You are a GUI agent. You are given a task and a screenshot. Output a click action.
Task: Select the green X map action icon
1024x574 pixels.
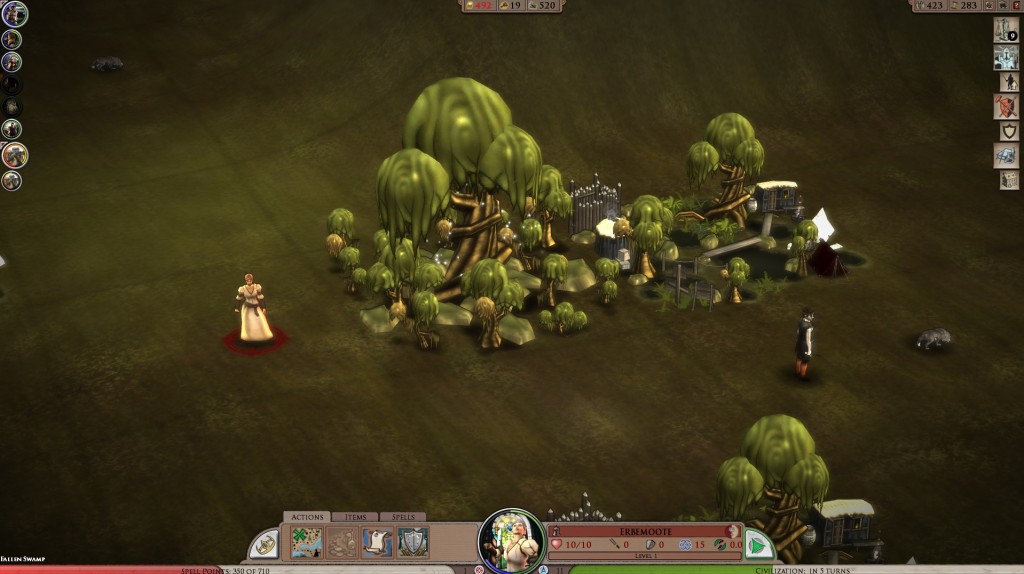(x=306, y=543)
